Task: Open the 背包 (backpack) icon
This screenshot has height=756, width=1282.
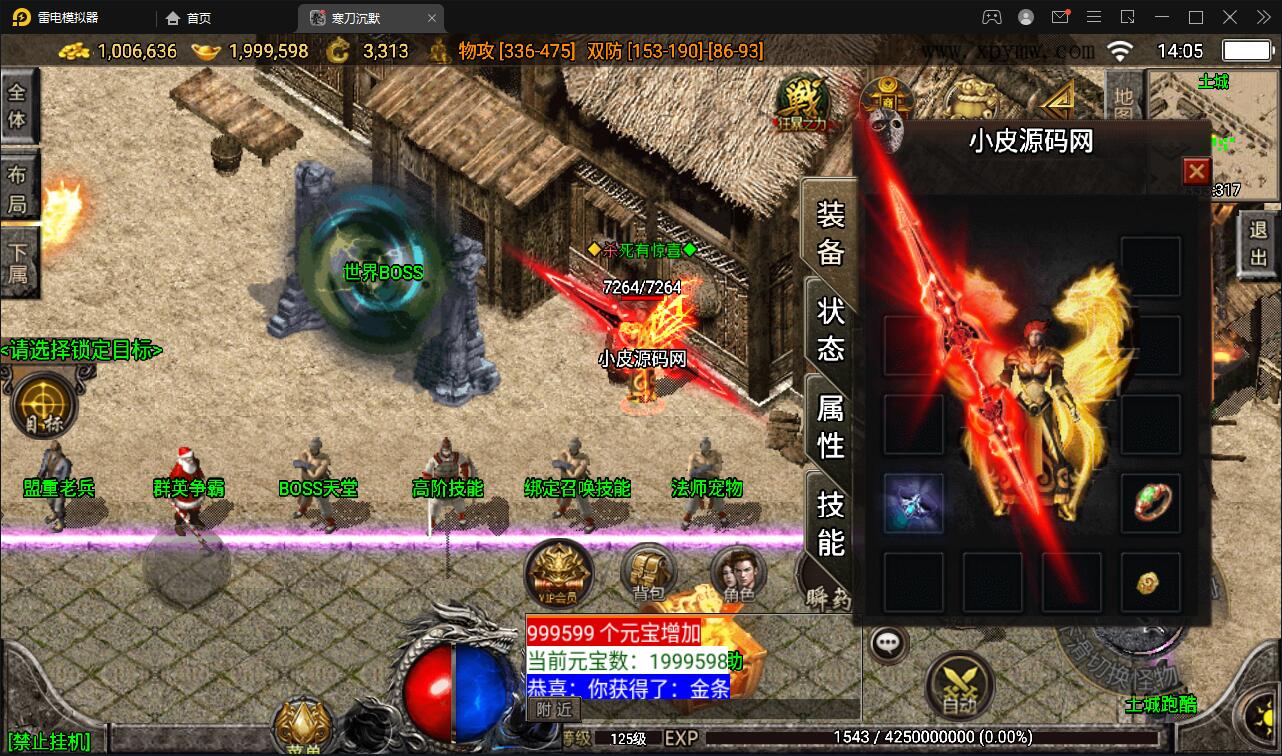Action: coord(648,574)
